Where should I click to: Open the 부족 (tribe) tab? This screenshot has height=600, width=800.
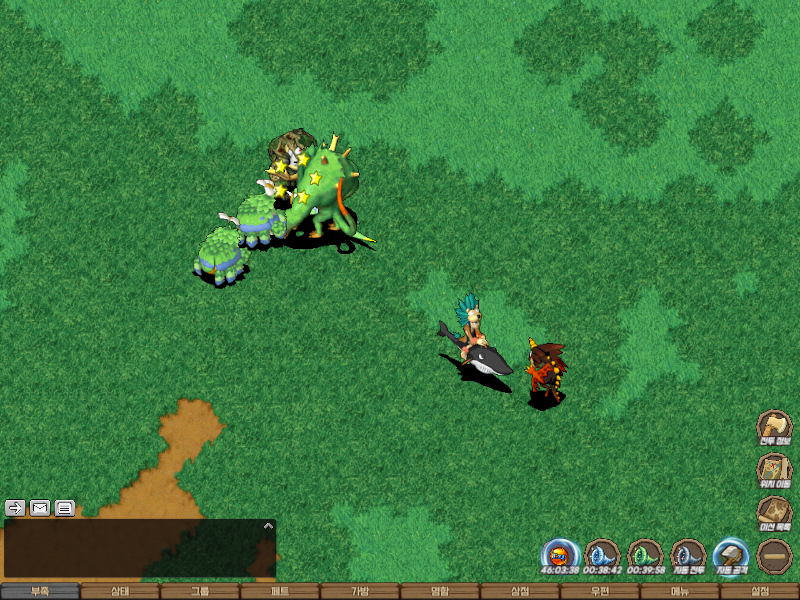pyautogui.click(x=40, y=591)
